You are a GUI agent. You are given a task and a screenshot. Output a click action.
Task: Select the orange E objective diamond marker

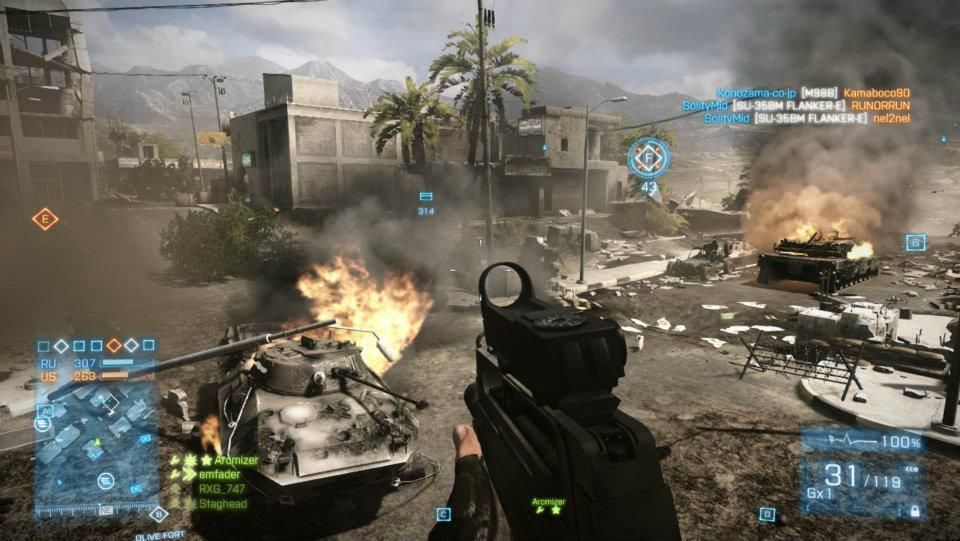(x=45, y=219)
